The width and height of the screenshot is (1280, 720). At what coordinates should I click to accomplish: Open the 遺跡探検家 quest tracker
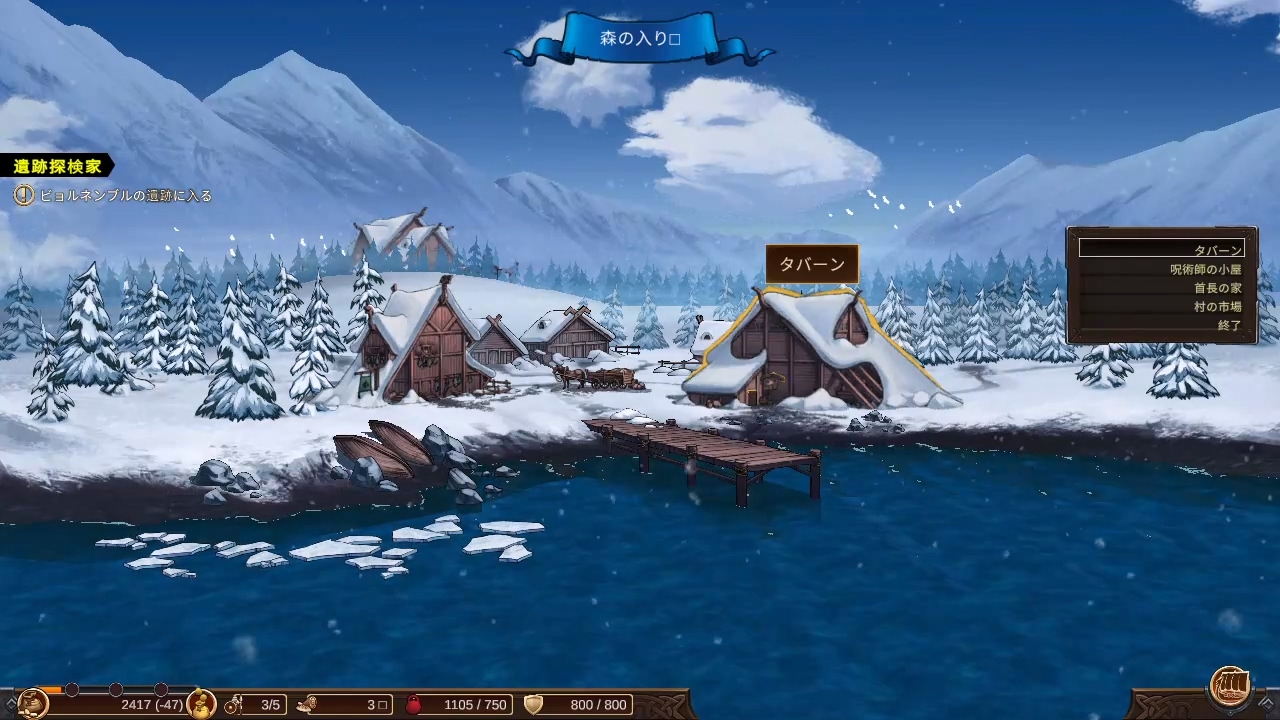[x=57, y=166]
